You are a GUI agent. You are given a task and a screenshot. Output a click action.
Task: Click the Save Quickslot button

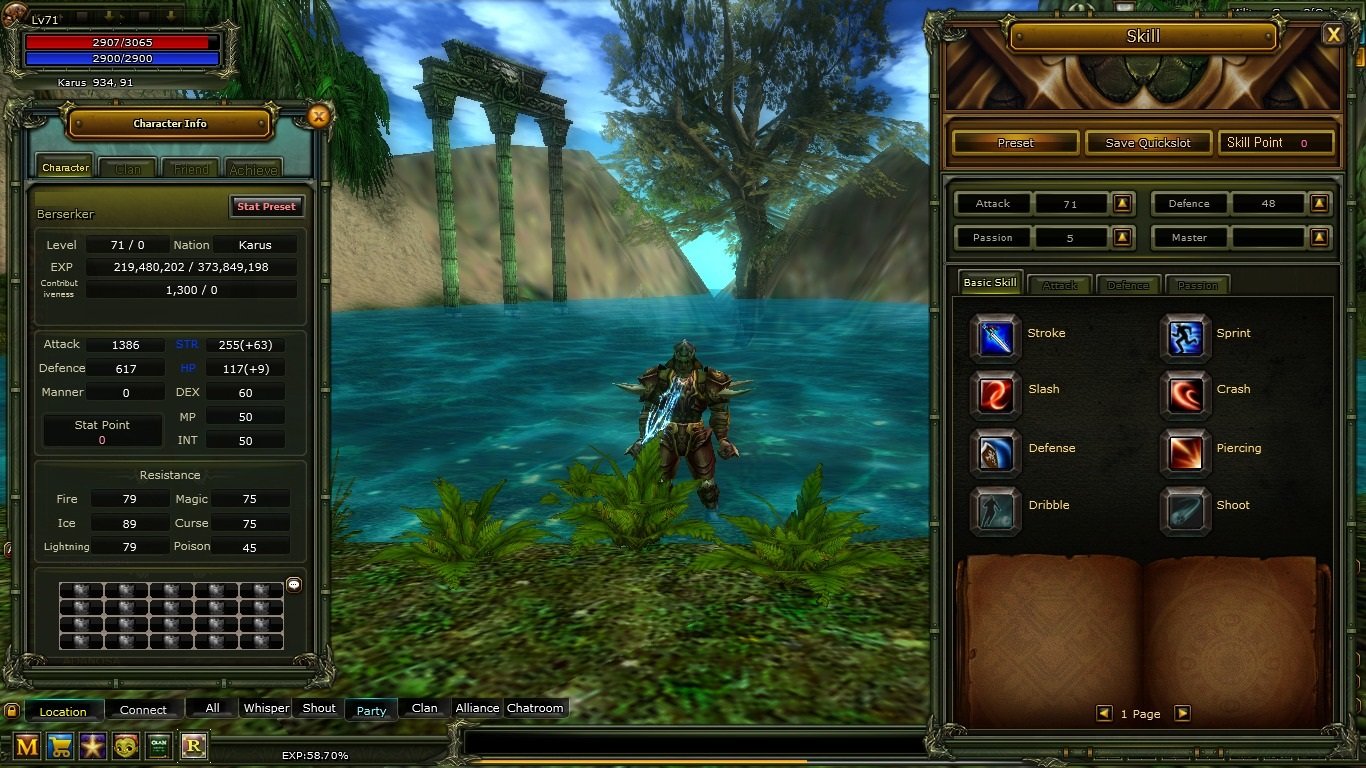[1147, 142]
